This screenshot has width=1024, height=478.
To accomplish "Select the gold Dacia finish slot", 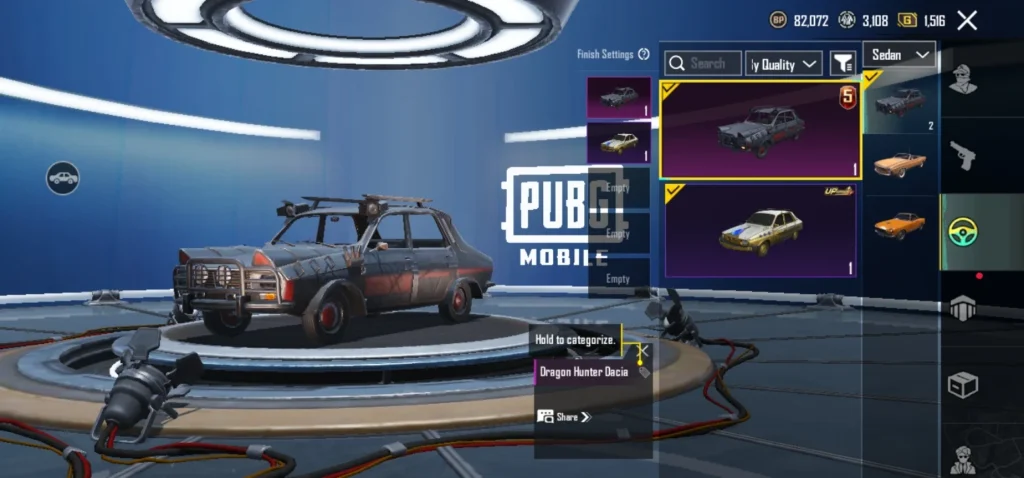I will click(618, 142).
